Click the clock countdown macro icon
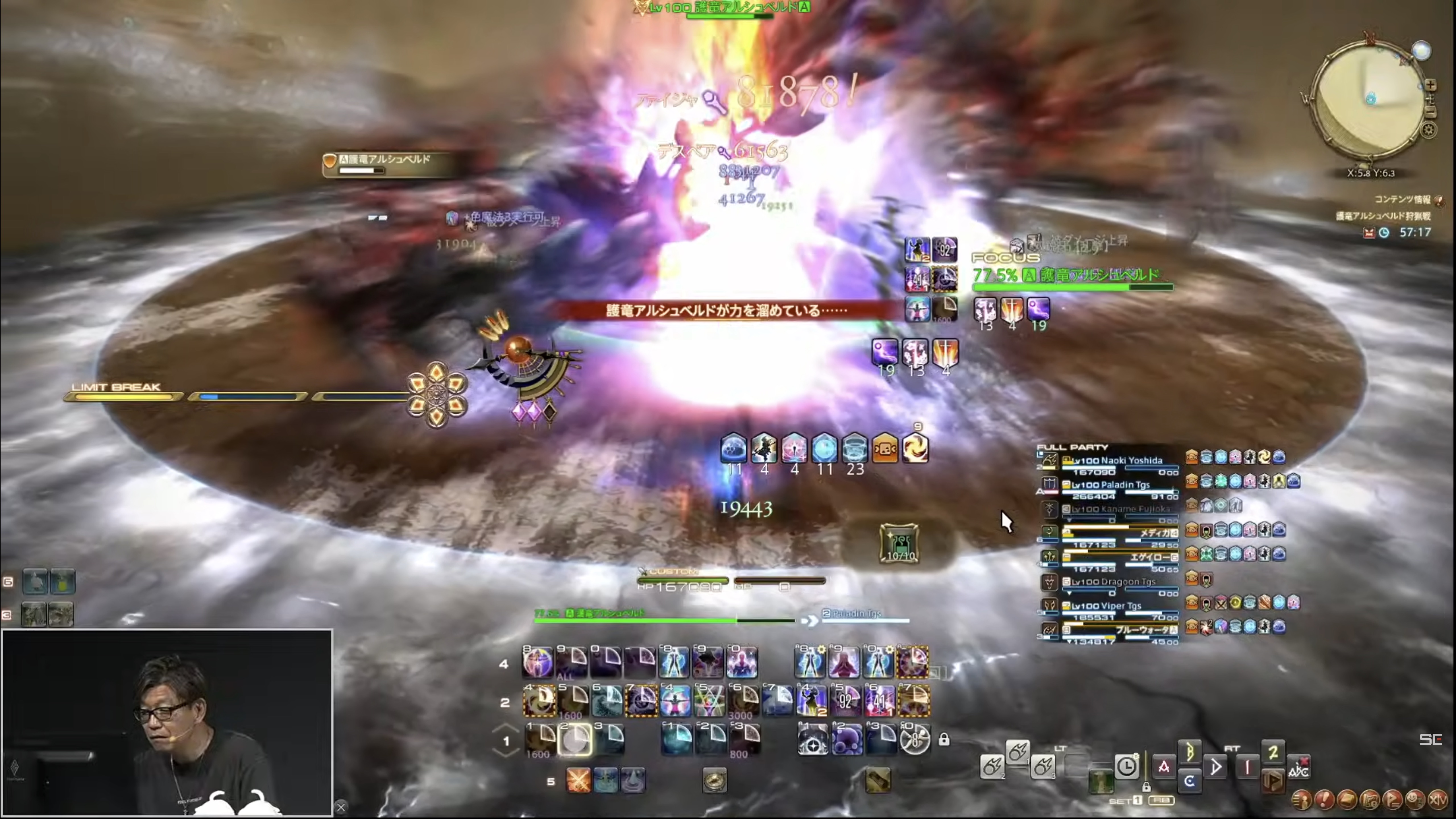This screenshot has height=819, width=1456. click(1126, 767)
